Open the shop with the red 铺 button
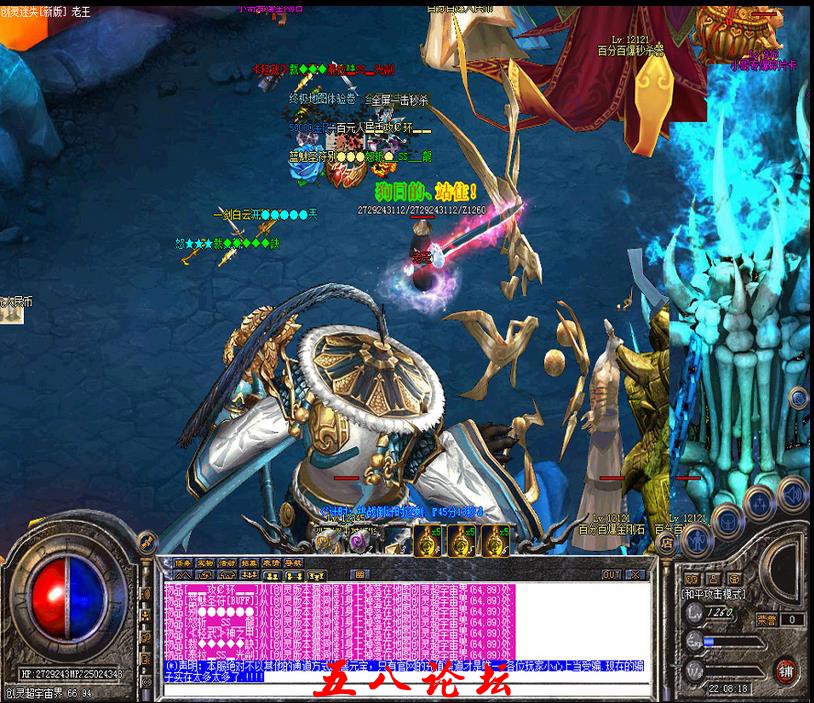 [787, 668]
